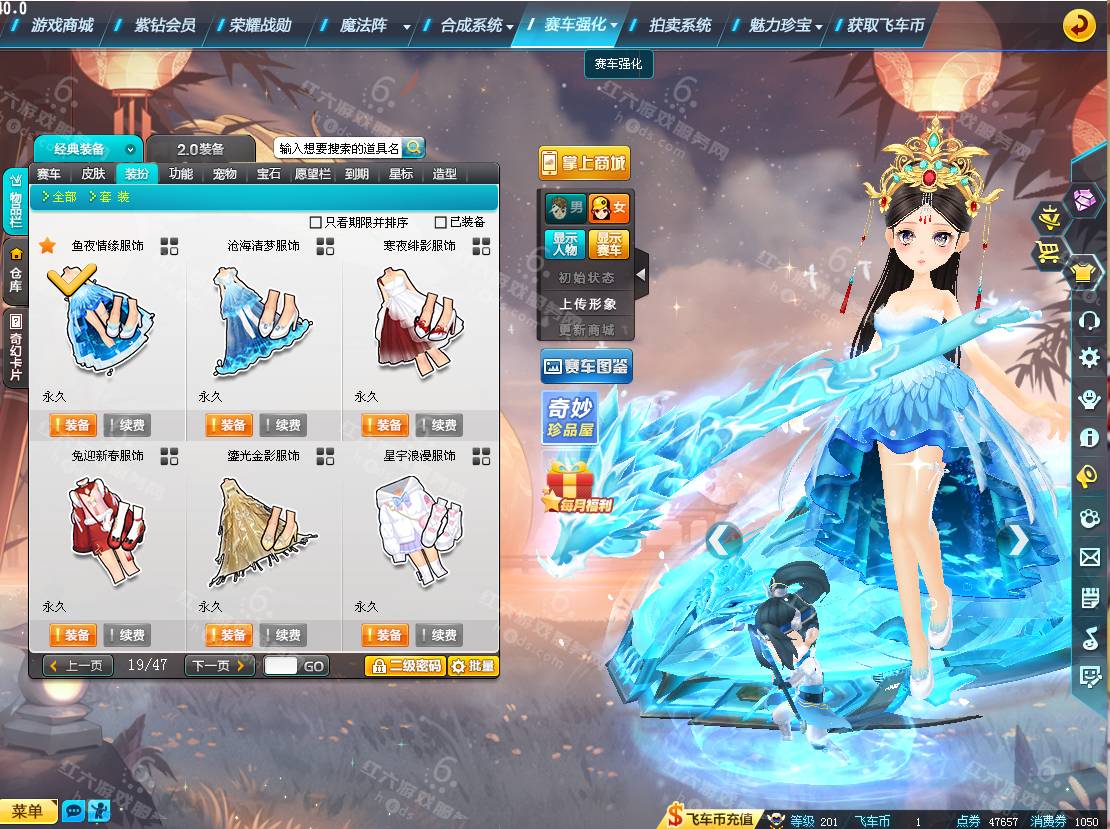Open the 赛车图鉴 car gallery
The width and height of the screenshot is (1110, 829).
pyautogui.click(x=585, y=367)
